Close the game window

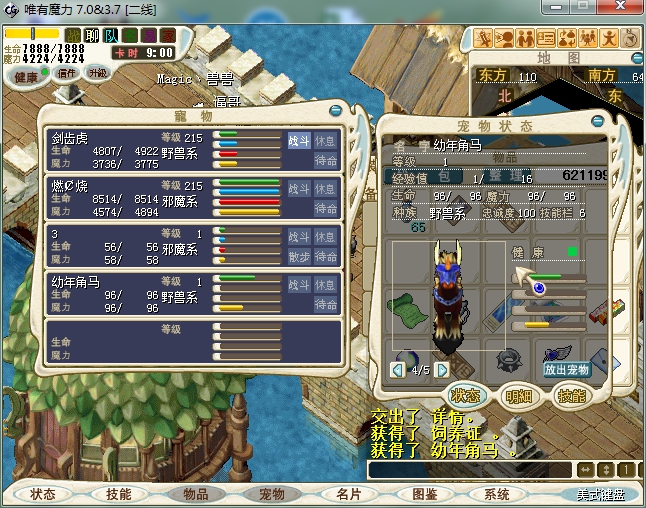click(x=628, y=9)
